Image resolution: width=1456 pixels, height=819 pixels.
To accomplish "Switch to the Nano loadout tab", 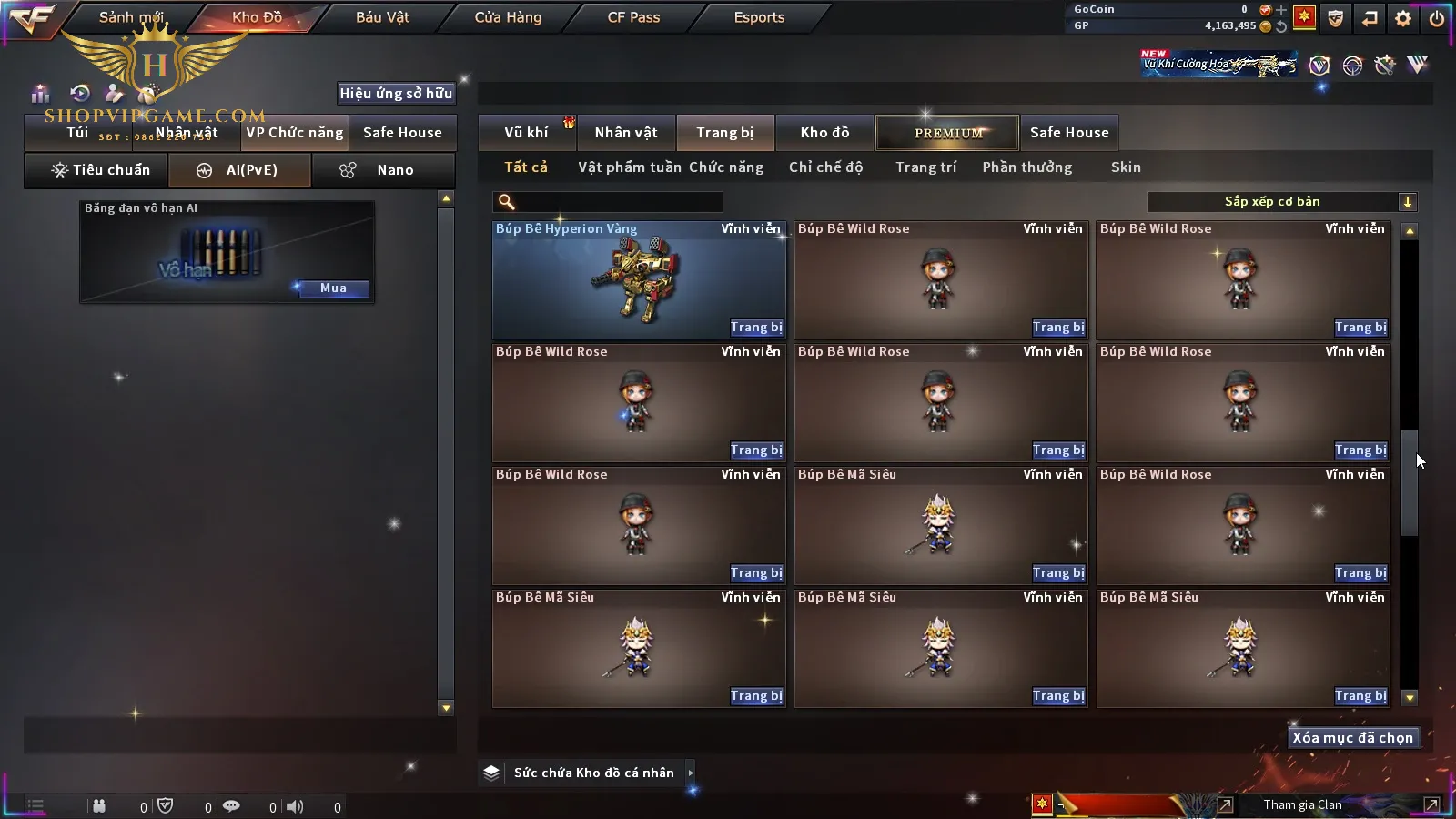I will coord(383,170).
